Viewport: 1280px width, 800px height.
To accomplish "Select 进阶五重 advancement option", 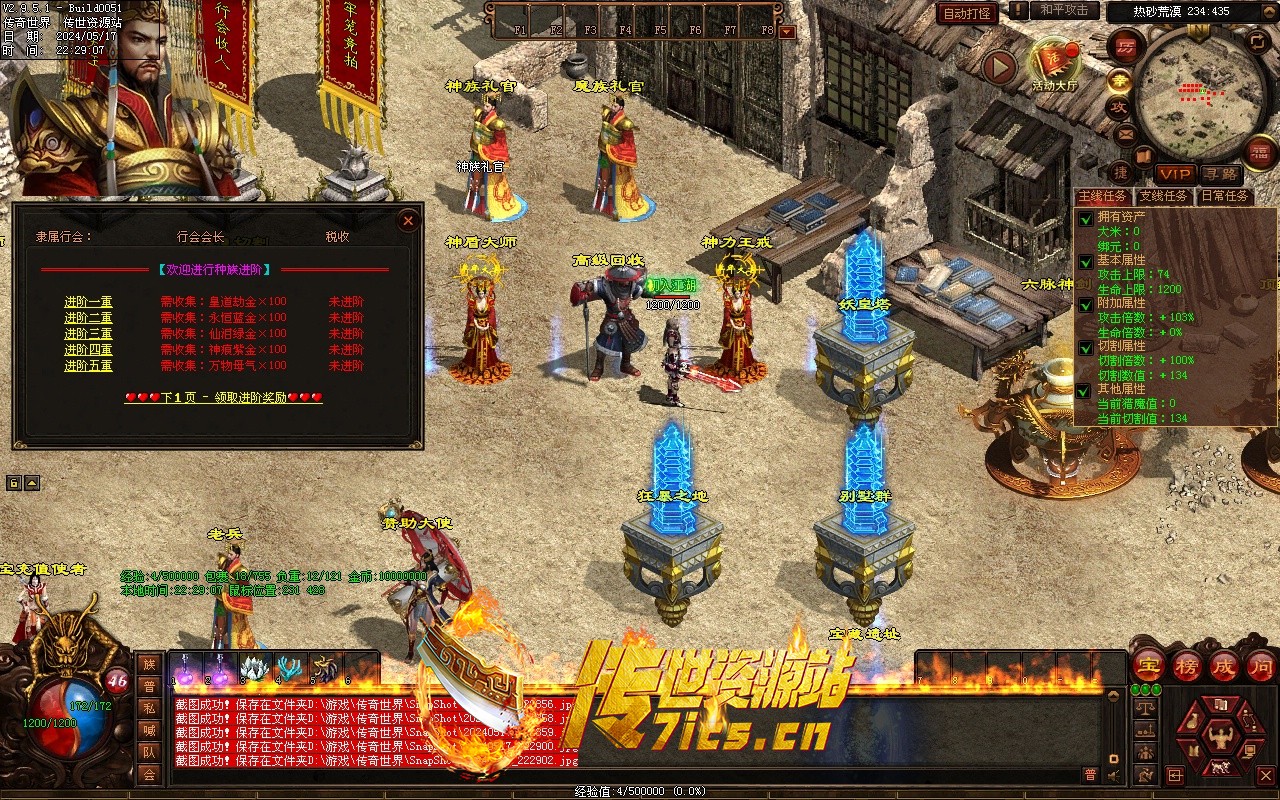I will coord(88,366).
